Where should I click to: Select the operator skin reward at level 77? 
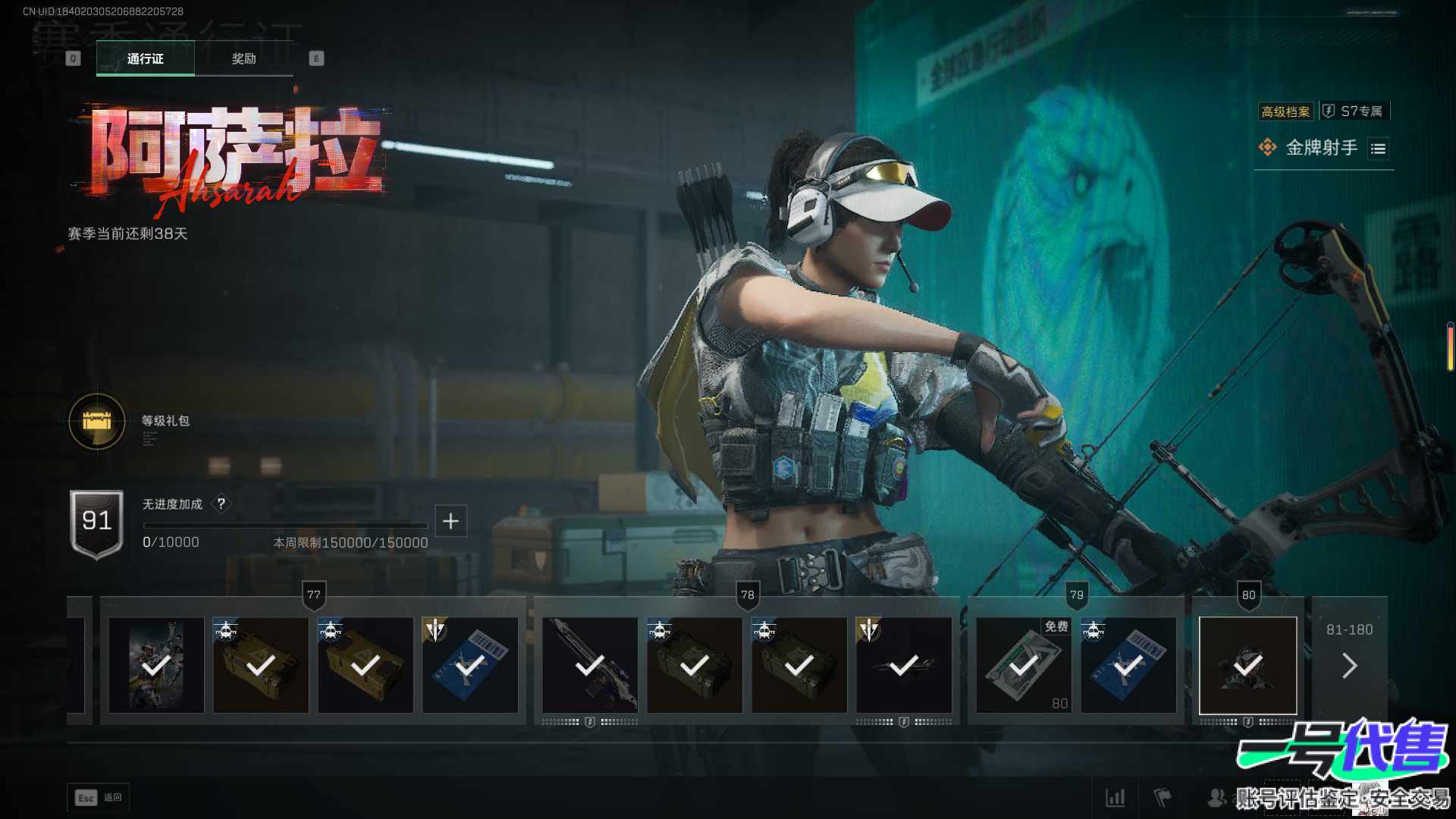pyautogui.click(x=156, y=665)
